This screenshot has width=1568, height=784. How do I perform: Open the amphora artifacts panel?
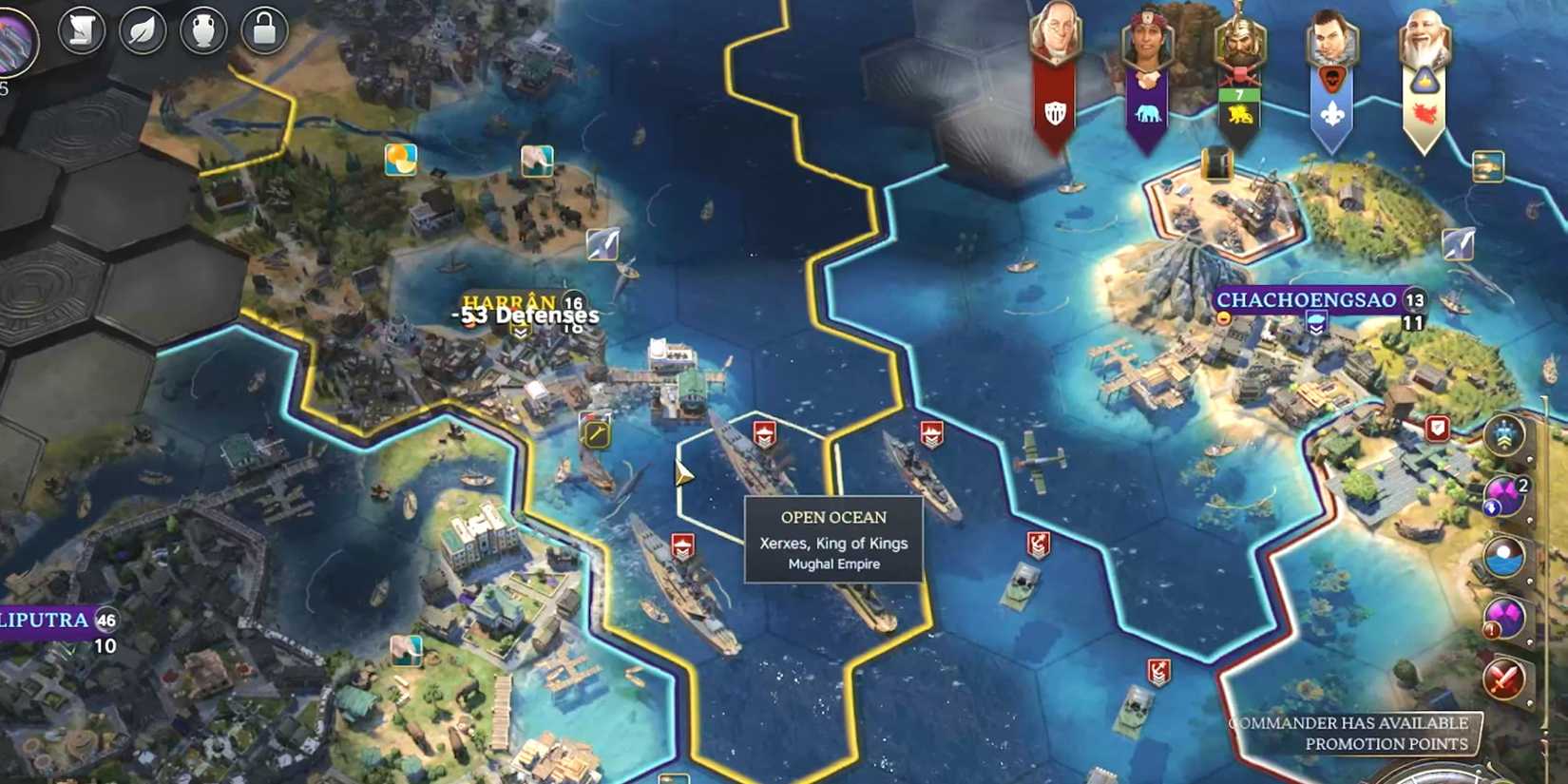(202, 29)
